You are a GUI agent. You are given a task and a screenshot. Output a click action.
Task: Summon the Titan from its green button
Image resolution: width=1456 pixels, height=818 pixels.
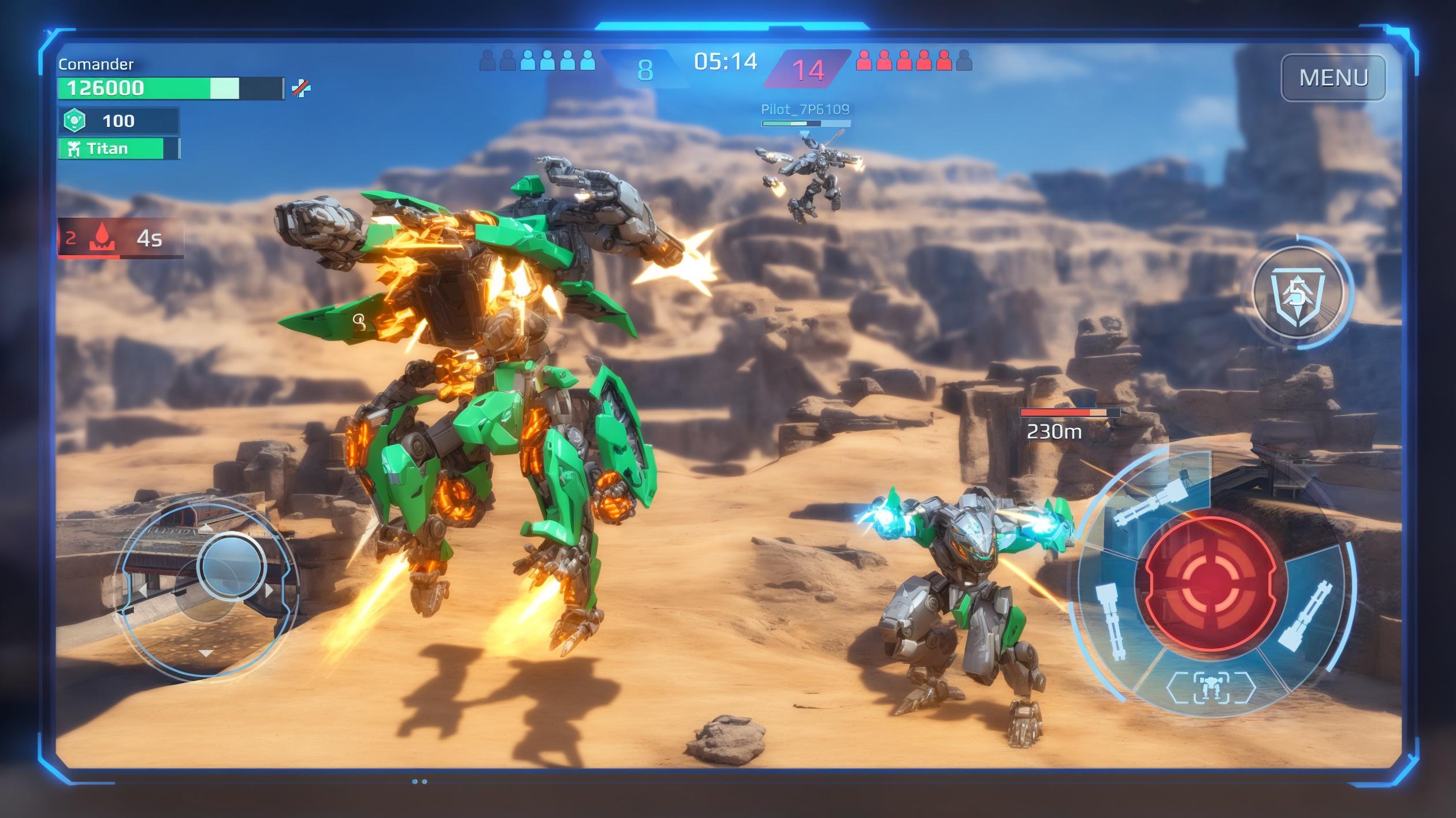click(x=118, y=148)
